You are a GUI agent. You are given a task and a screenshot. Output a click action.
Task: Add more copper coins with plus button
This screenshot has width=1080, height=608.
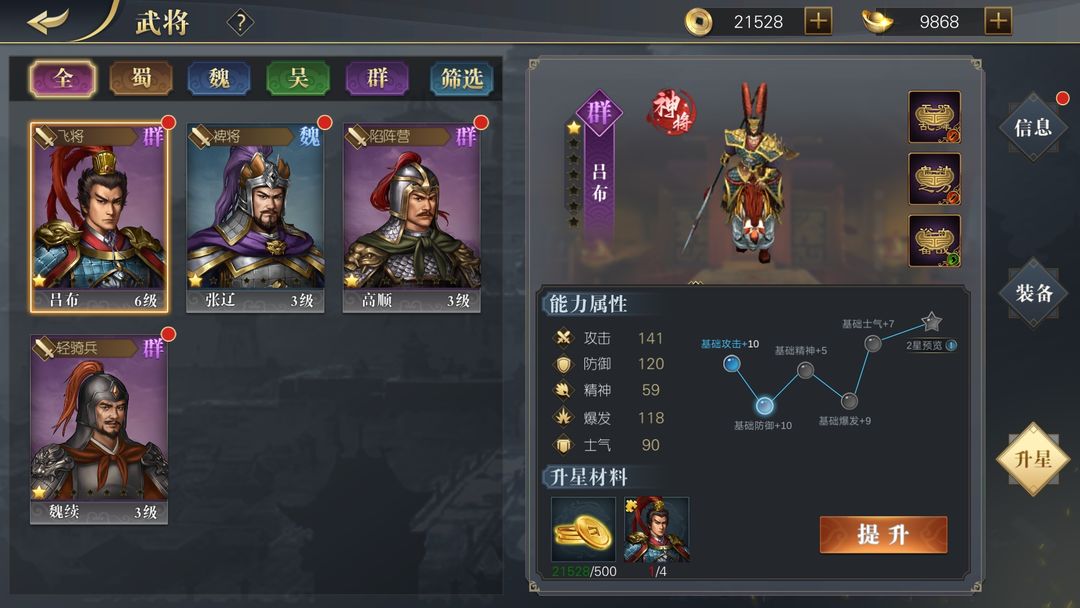click(818, 21)
